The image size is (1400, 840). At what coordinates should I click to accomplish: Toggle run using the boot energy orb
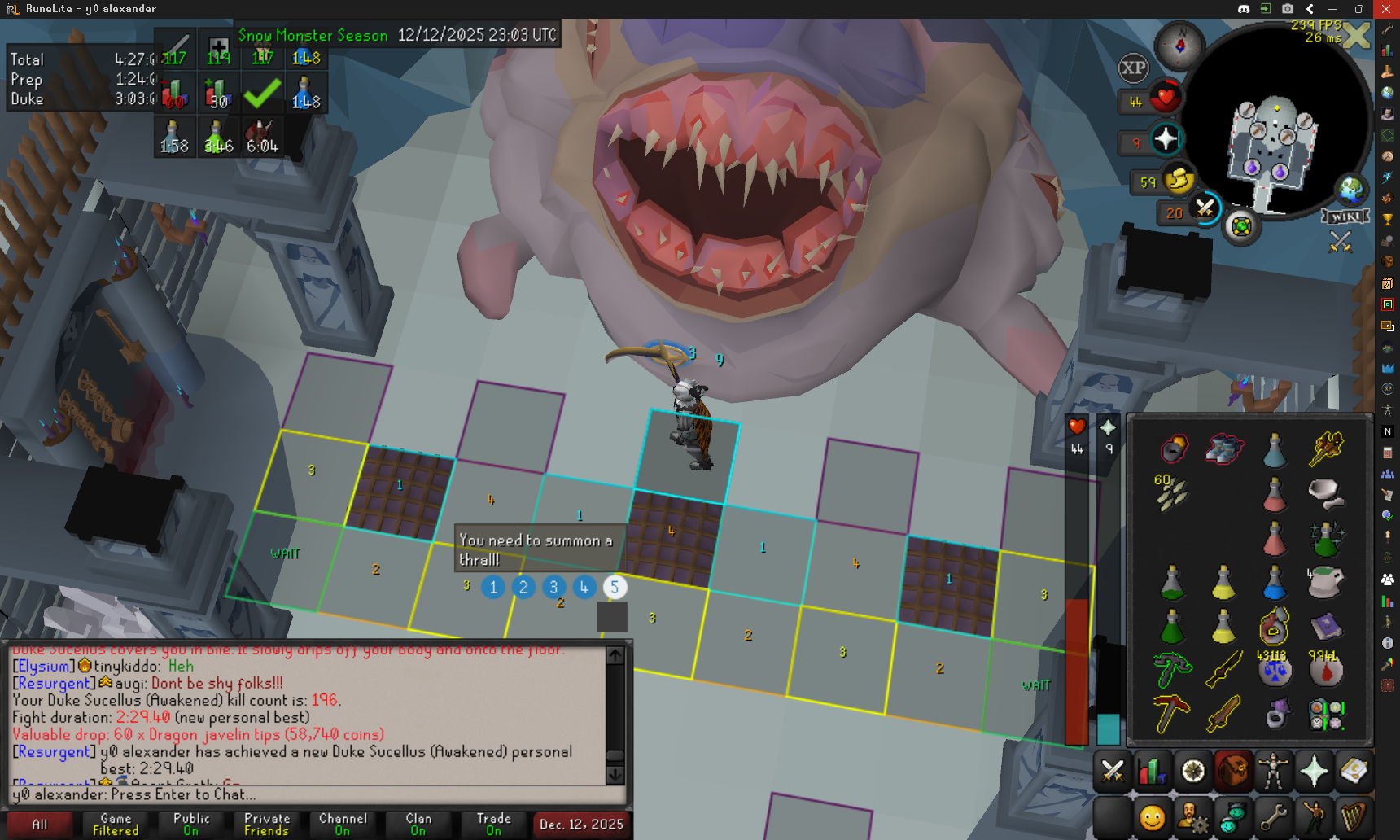1179,180
